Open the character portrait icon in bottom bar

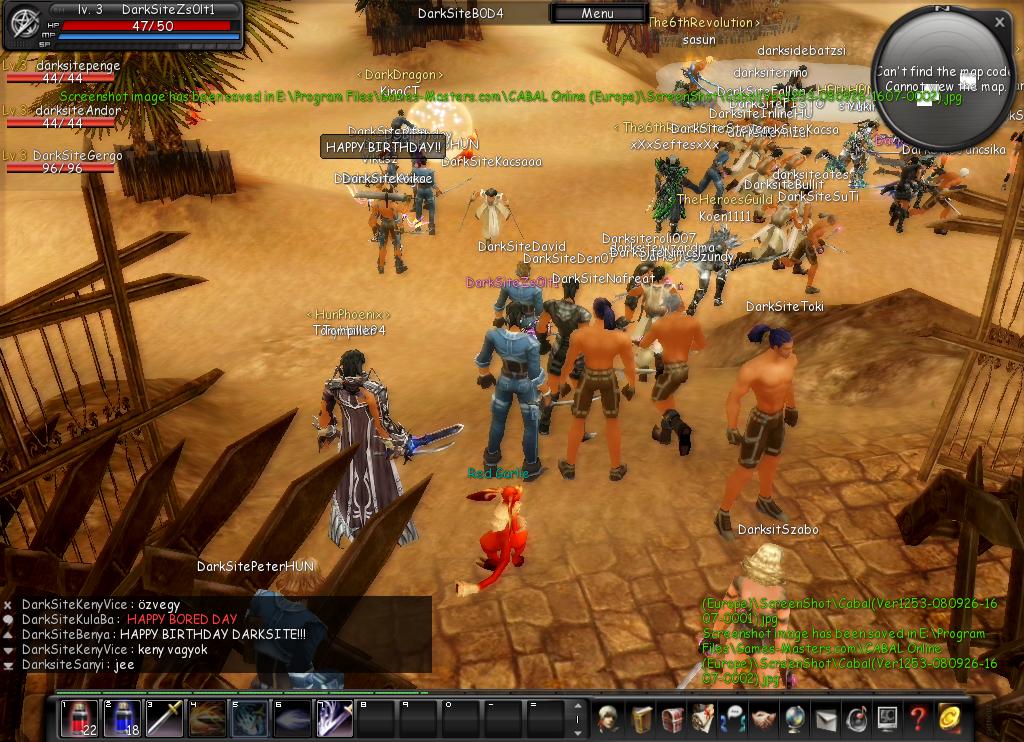(x=609, y=718)
